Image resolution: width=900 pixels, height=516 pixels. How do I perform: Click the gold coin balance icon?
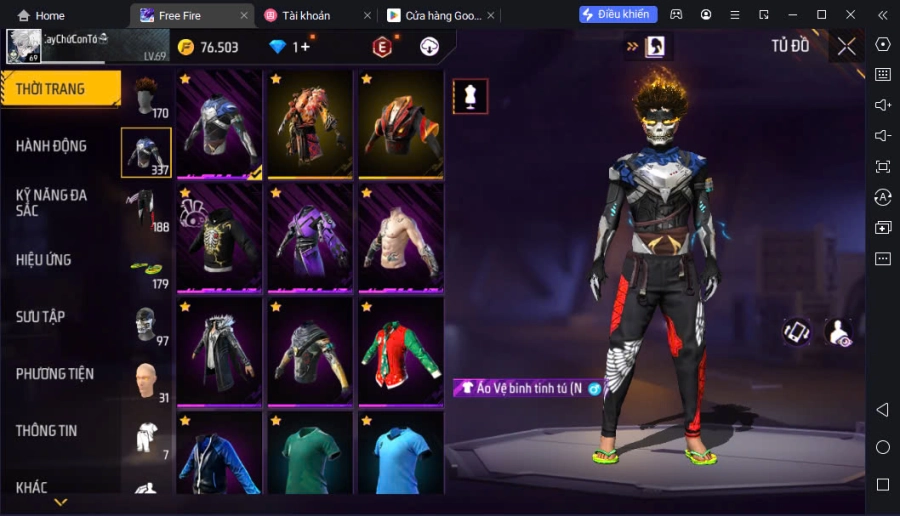click(x=186, y=47)
